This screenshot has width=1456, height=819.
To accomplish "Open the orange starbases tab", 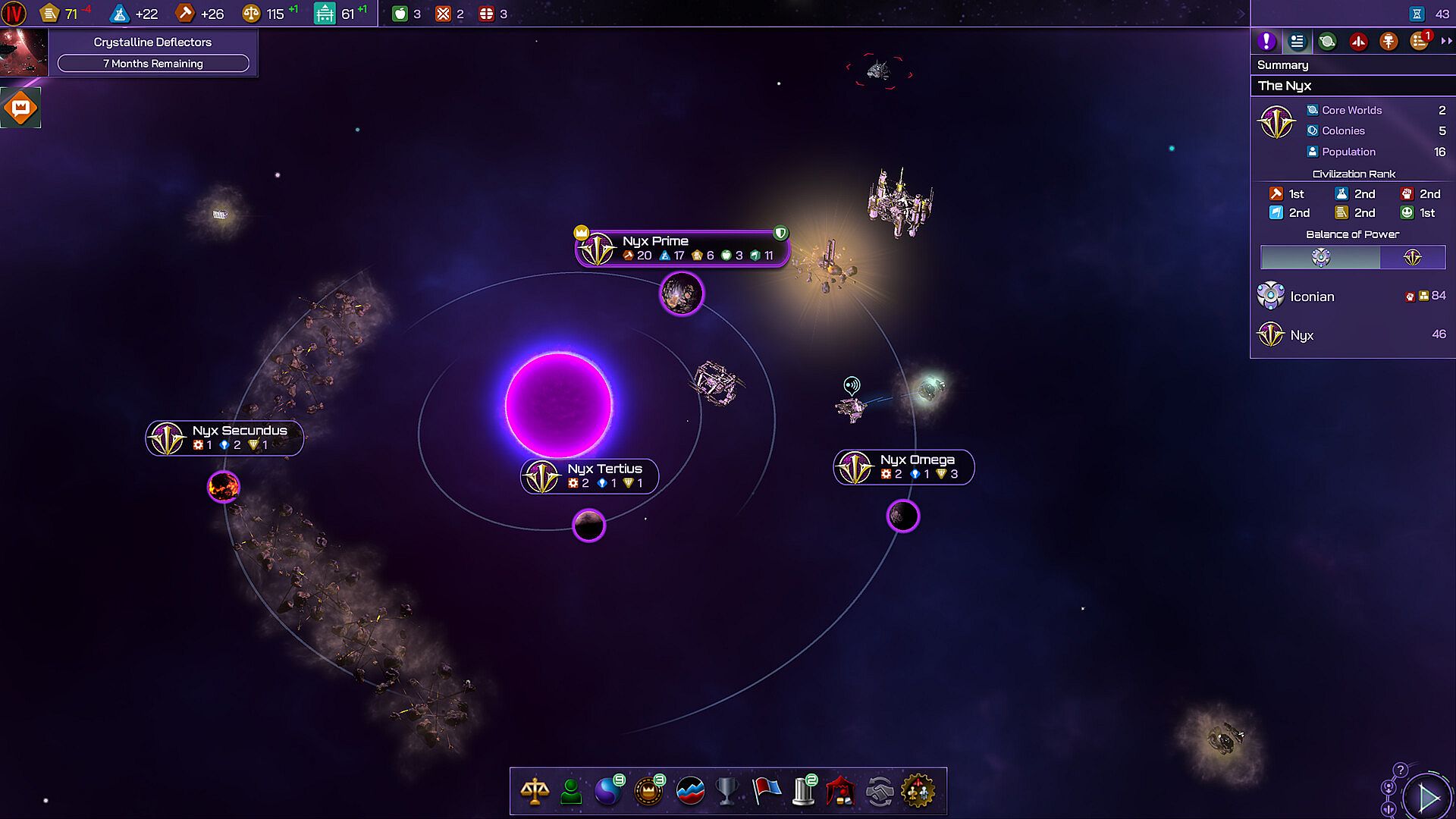I will 1389,42.
